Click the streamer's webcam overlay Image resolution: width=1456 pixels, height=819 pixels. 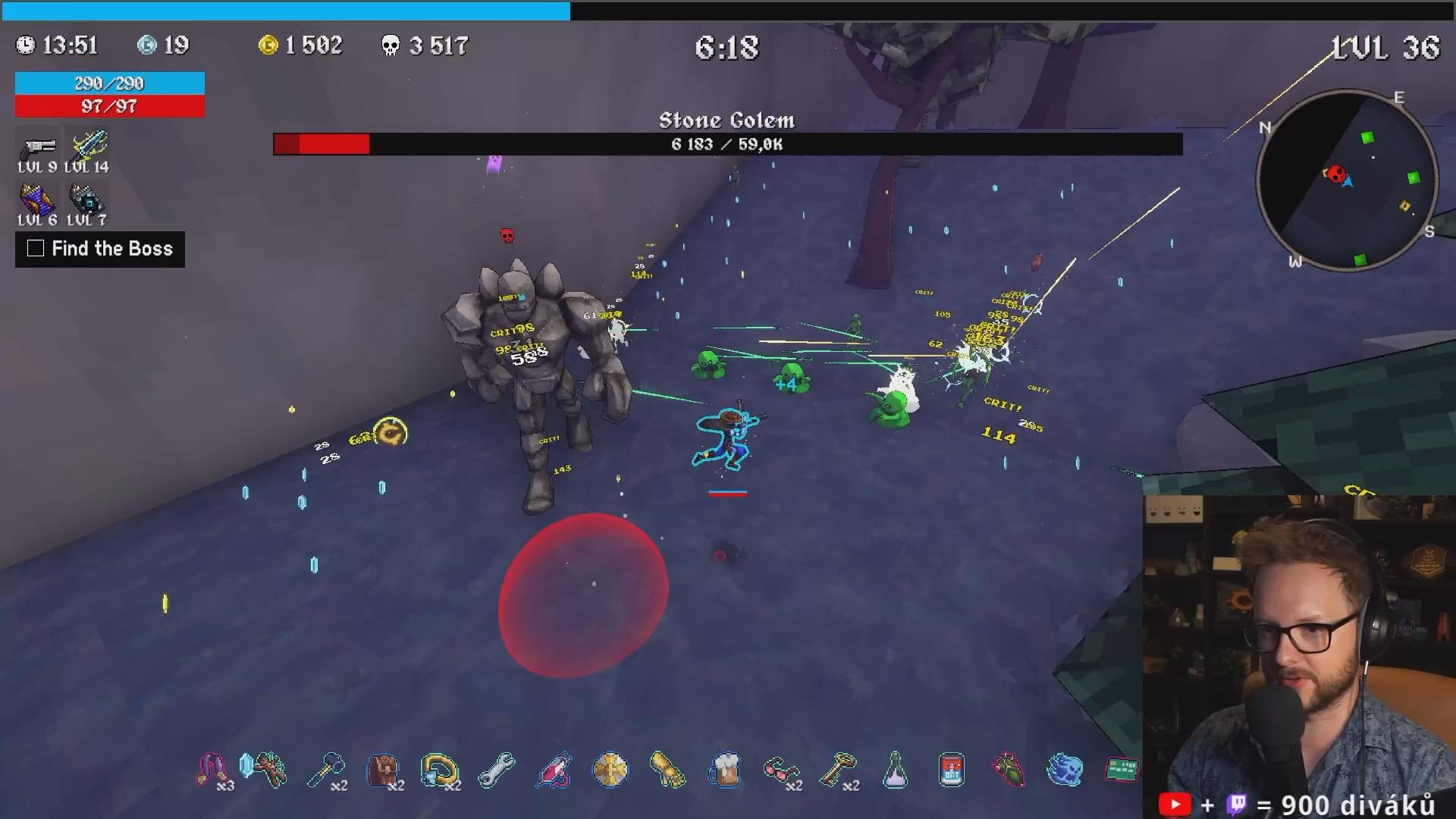pyautogui.click(x=1298, y=656)
